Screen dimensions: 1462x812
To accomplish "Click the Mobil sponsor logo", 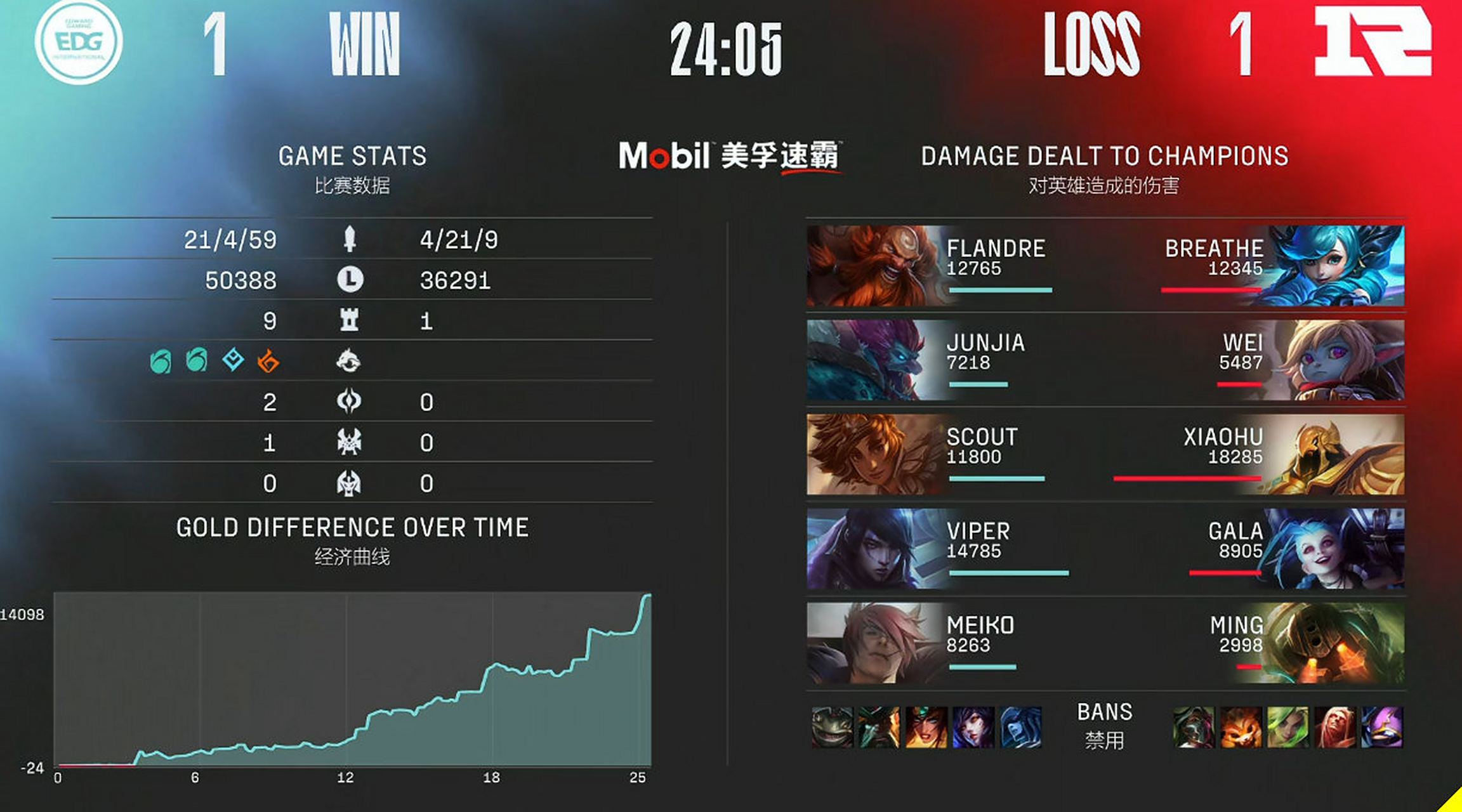I will click(664, 156).
